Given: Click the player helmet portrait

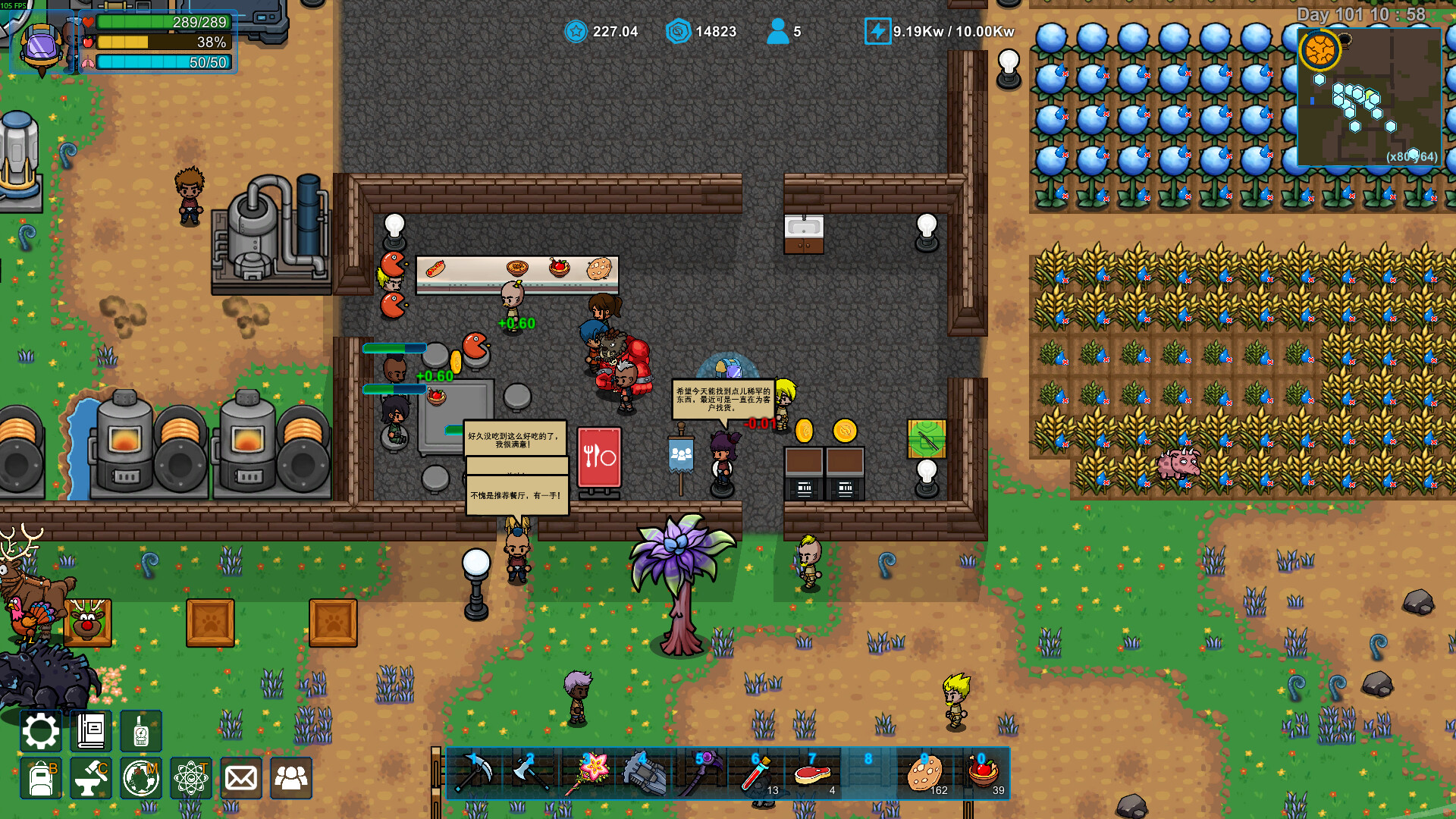Looking at the screenshot, I should [x=42, y=47].
